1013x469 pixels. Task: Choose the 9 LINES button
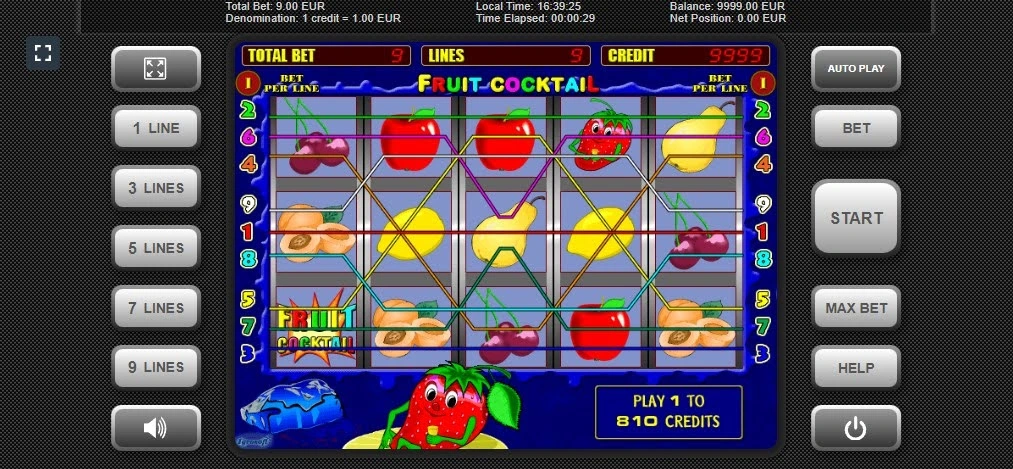tap(156, 367)
